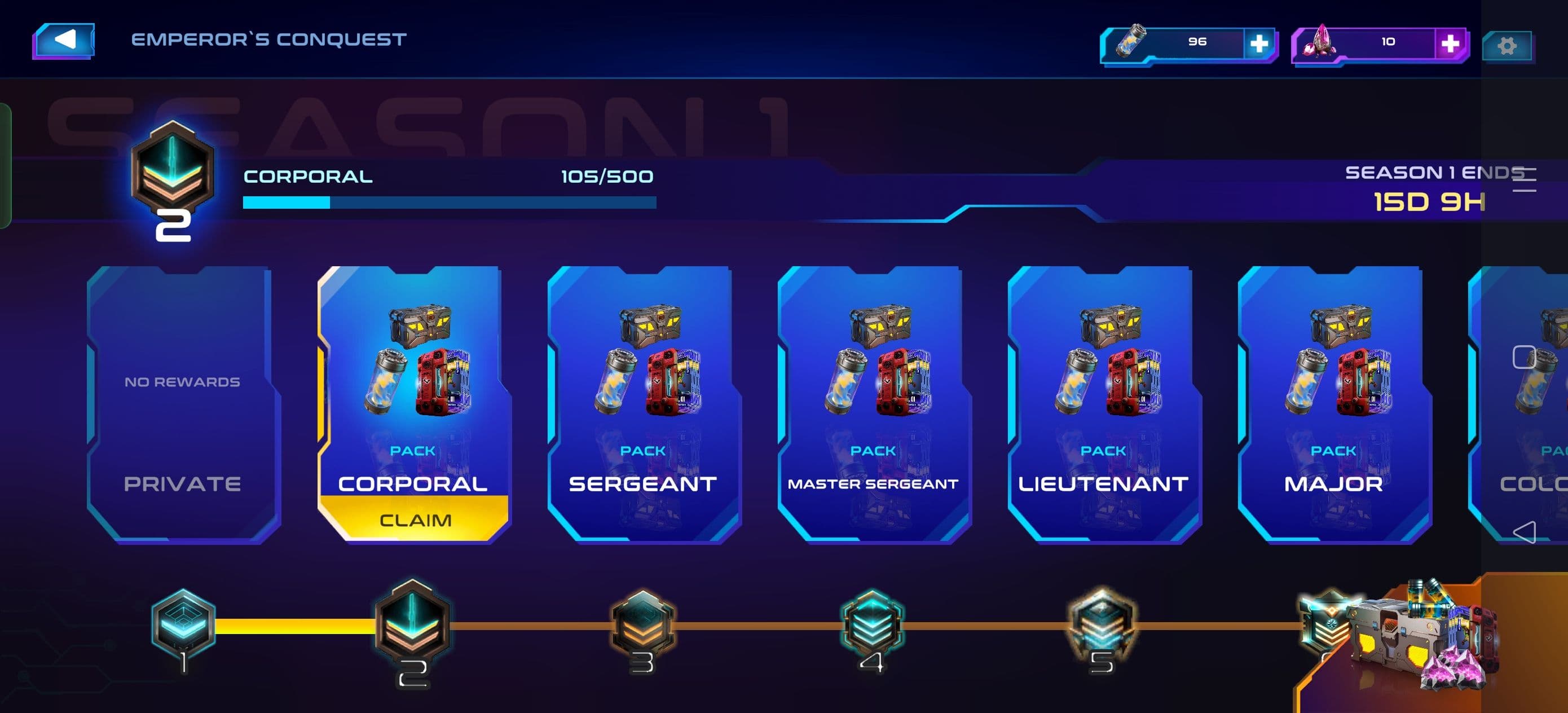Tap the Android back navigation triangle
Screen dimensions: 1568x713
pyautogui.click(x=1523, y=532)
